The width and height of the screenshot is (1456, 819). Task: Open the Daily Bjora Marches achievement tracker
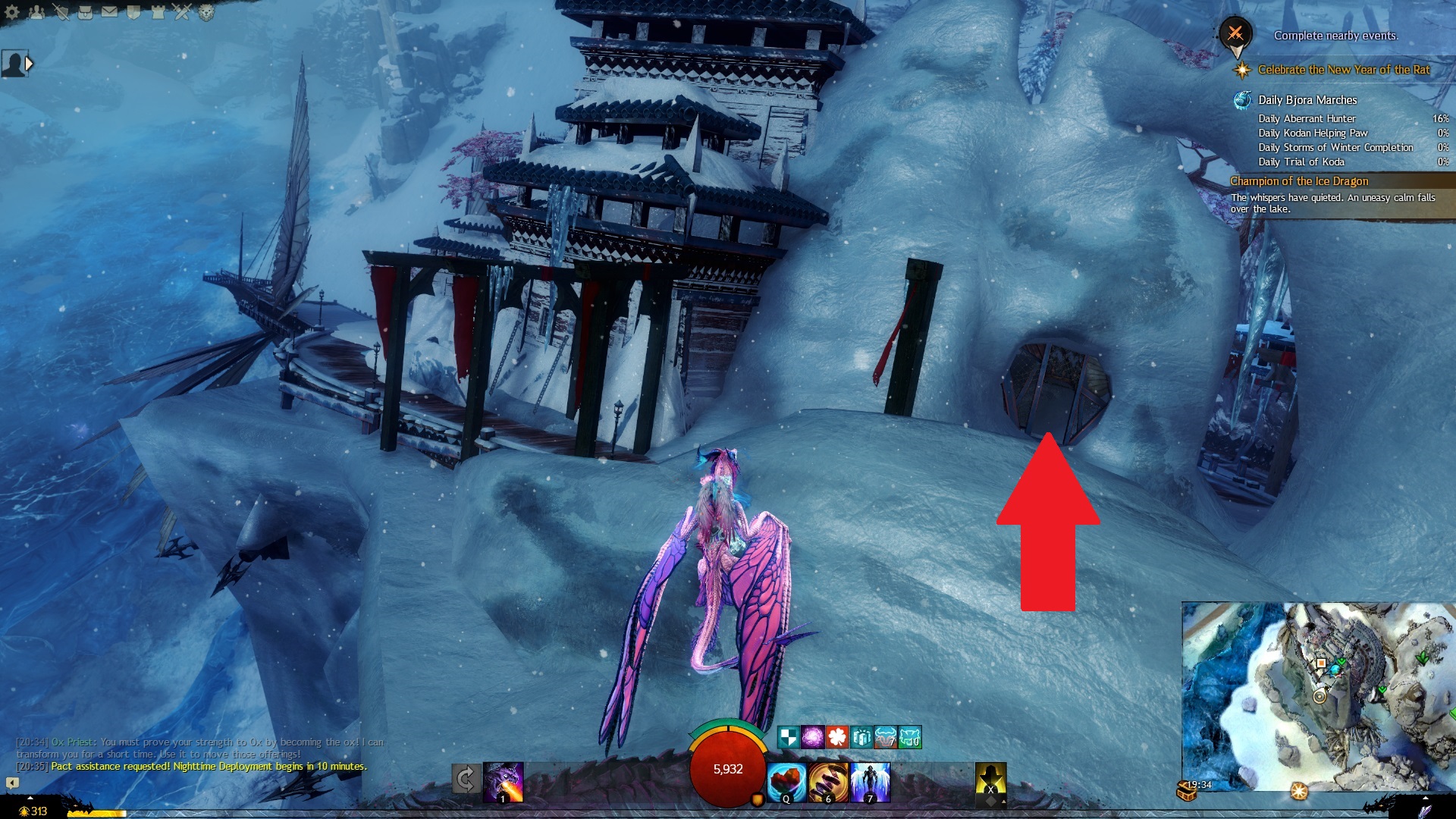pyautogui.click(x=1307, y=100)
